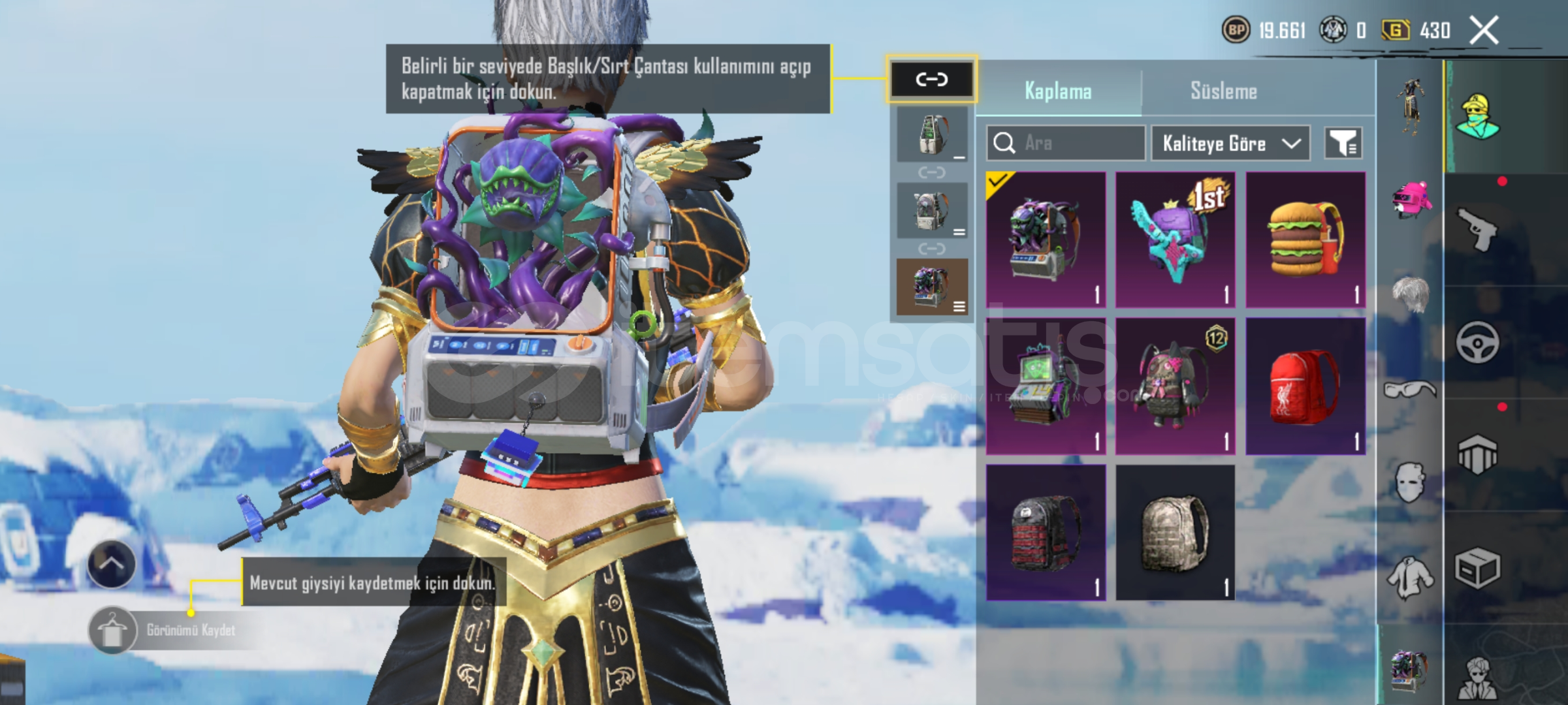Choose the red Liverpool backpack skin
The height and width of the screenshot is (705, 1568).
[x=1305, y=386]
